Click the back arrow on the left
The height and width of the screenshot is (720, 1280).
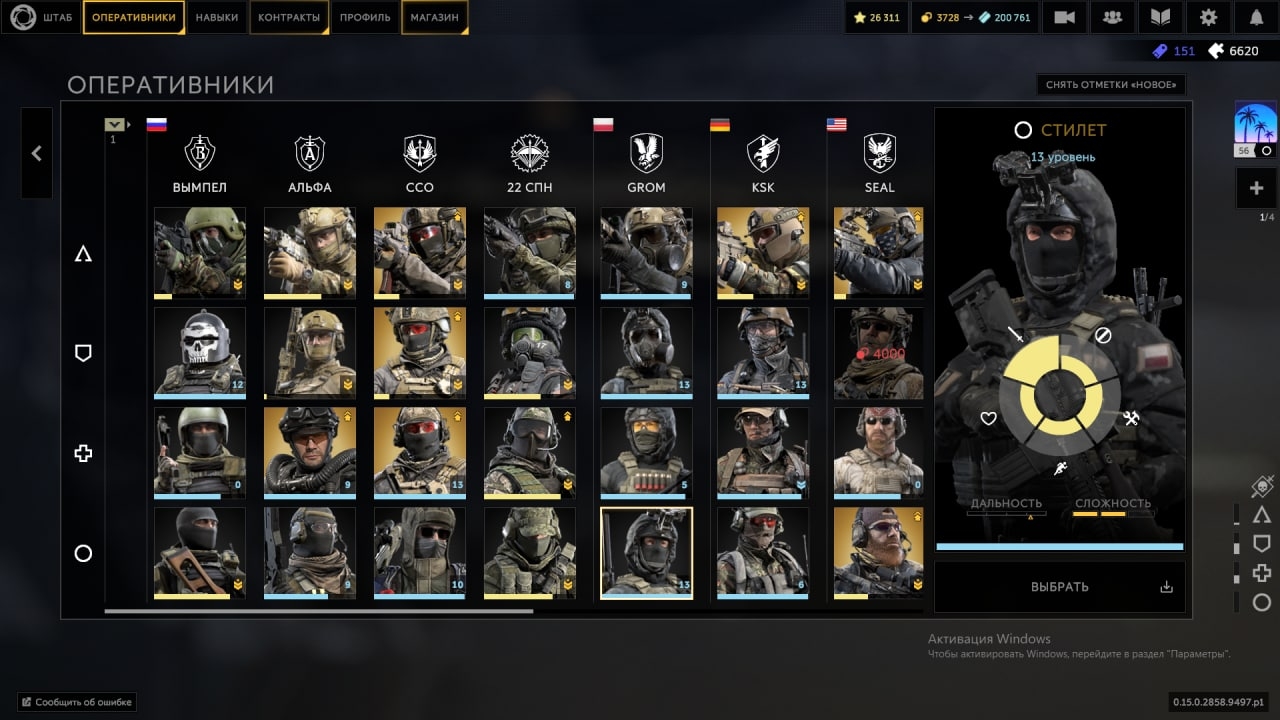coord(37,153)
